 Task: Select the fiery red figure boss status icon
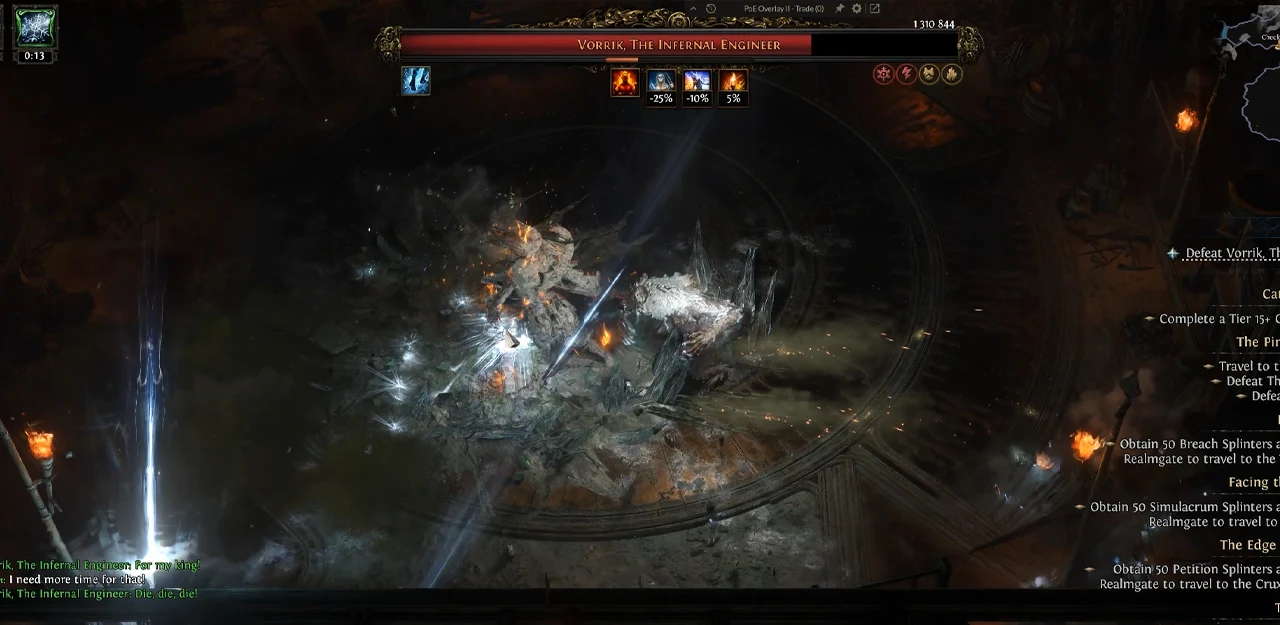tap(625, 82)
